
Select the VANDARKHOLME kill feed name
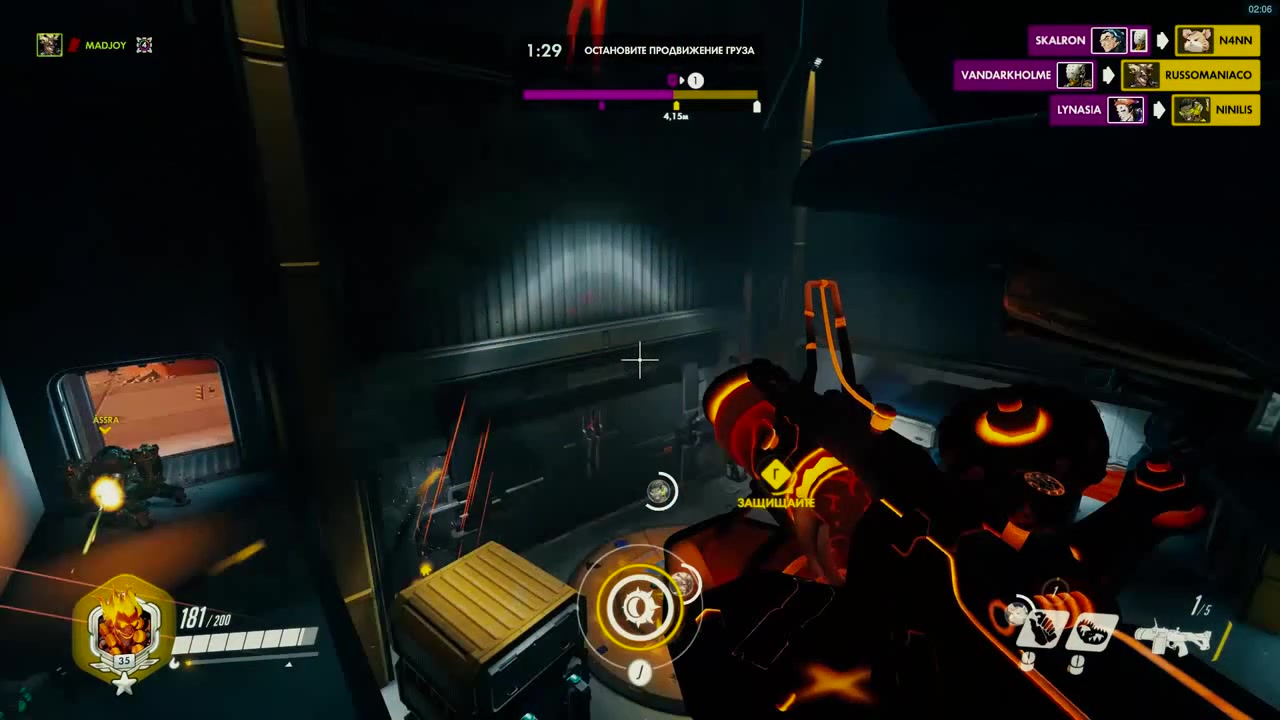[1005, 75]
